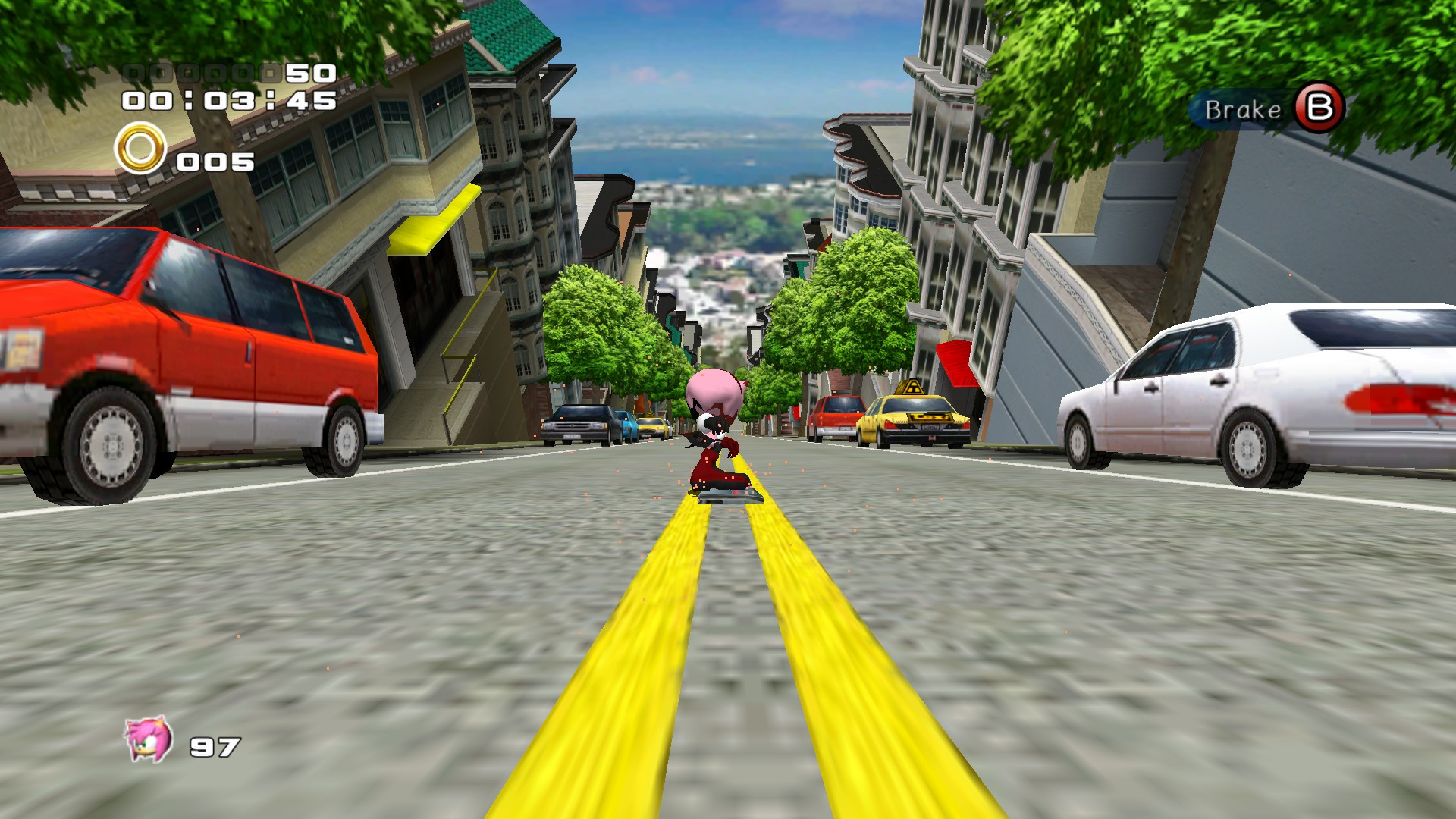Toggle the score display visibility
Viewport: 1456px width, 819px height.
pyautogui.click(x=227, y=72)
